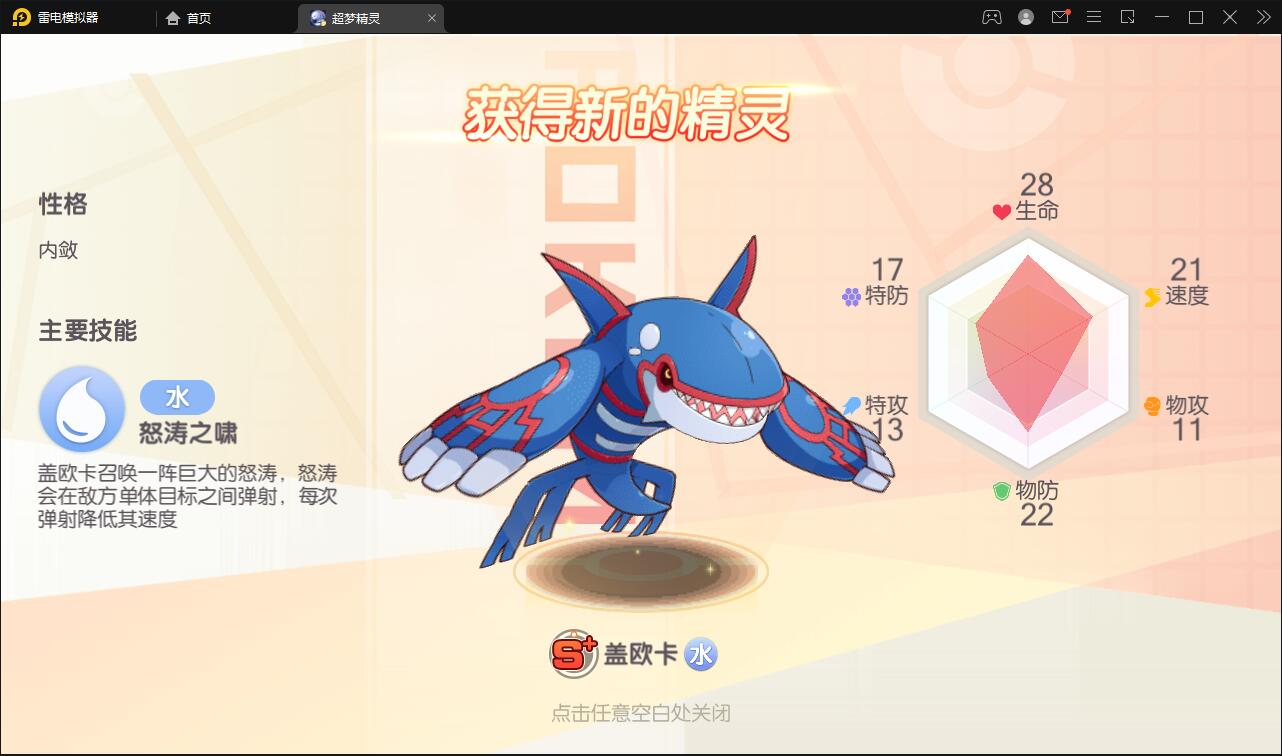Open the user profile avatar
The width and height of the screenshot is (1282, 756).
click(1025, 17)
